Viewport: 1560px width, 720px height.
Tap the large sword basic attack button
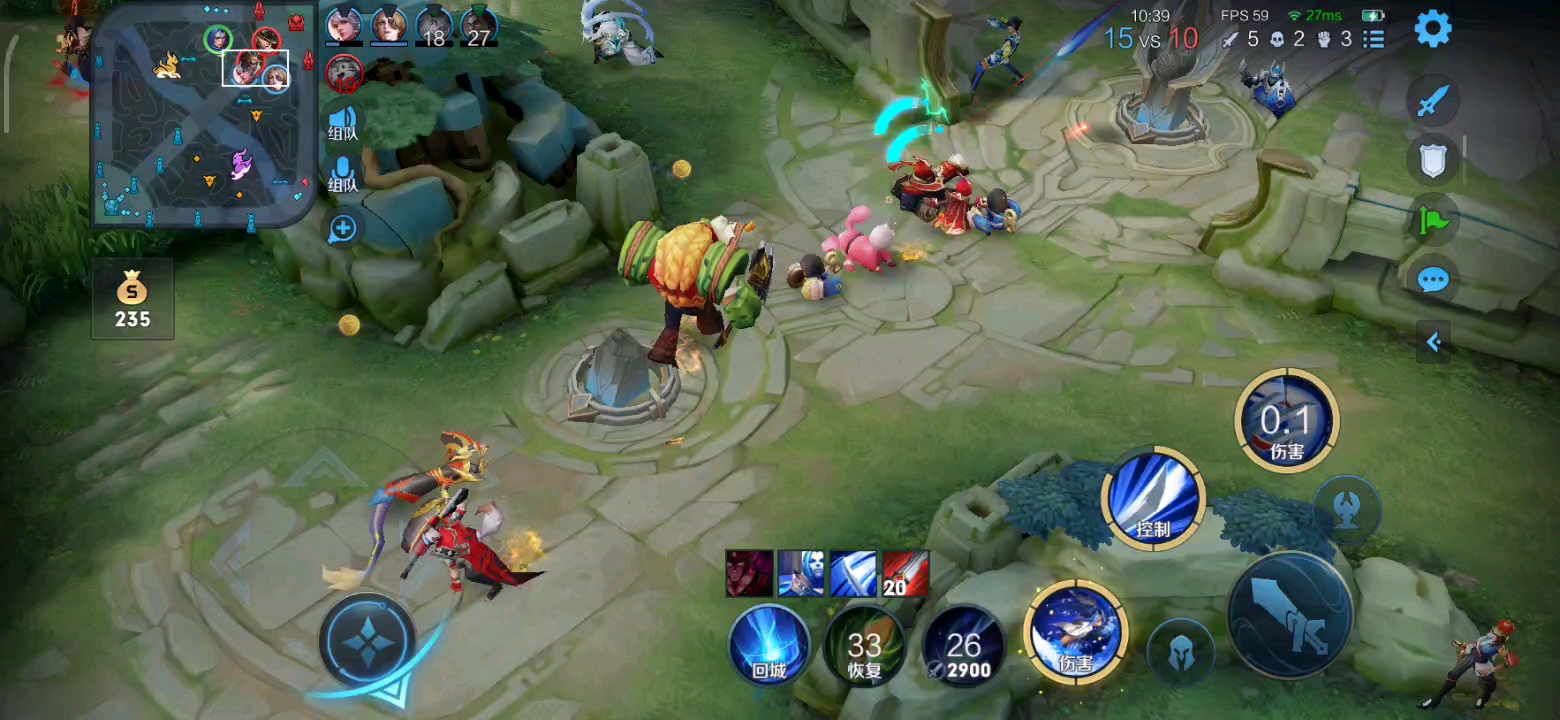pyautogui.click(x=1290, y=615)
